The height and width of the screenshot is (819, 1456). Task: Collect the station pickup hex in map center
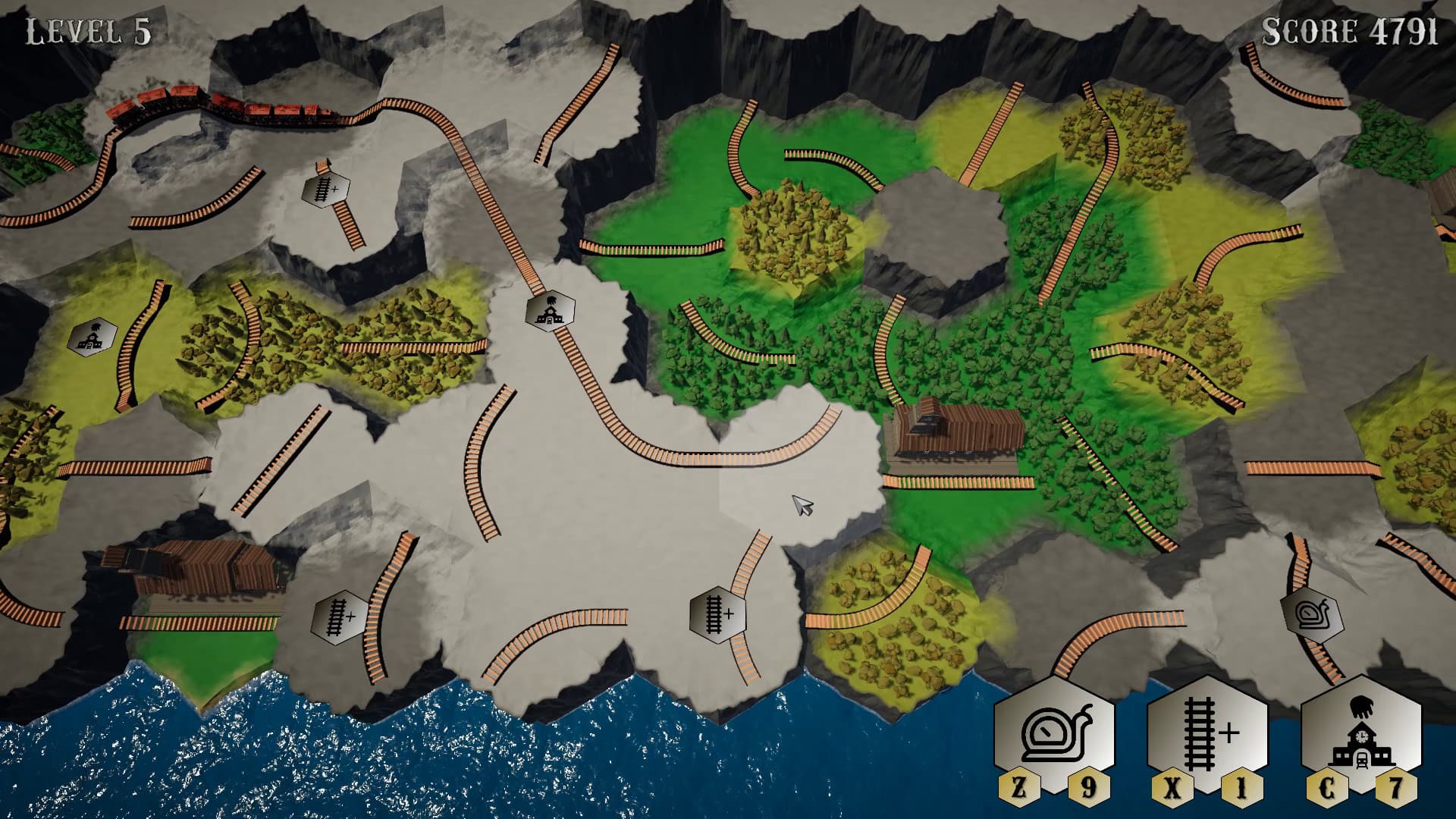(x=551, y=310)
